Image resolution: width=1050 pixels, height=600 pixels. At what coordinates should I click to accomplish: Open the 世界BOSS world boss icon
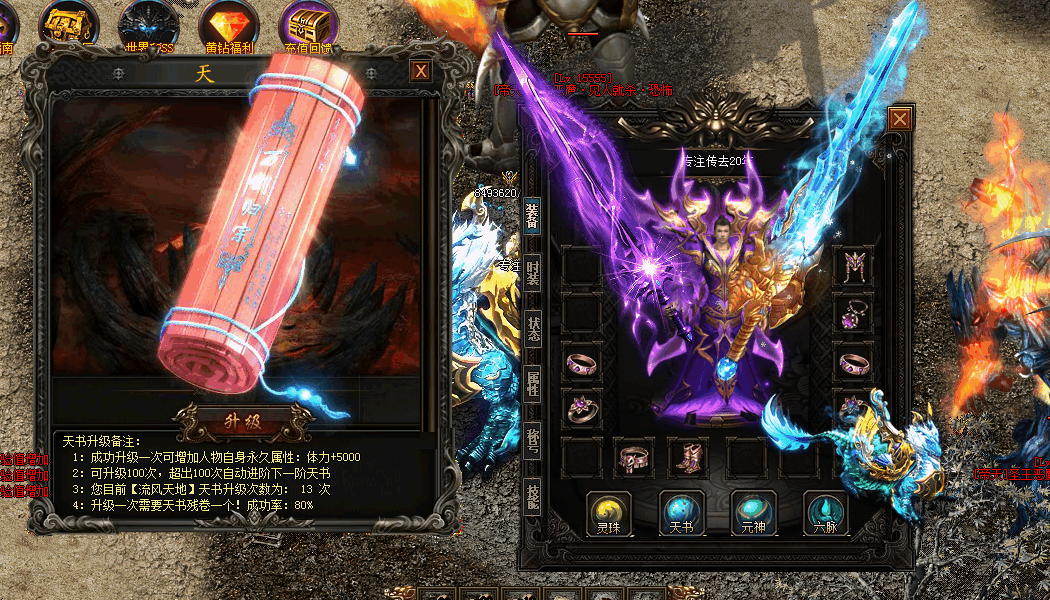pos(149,25)
